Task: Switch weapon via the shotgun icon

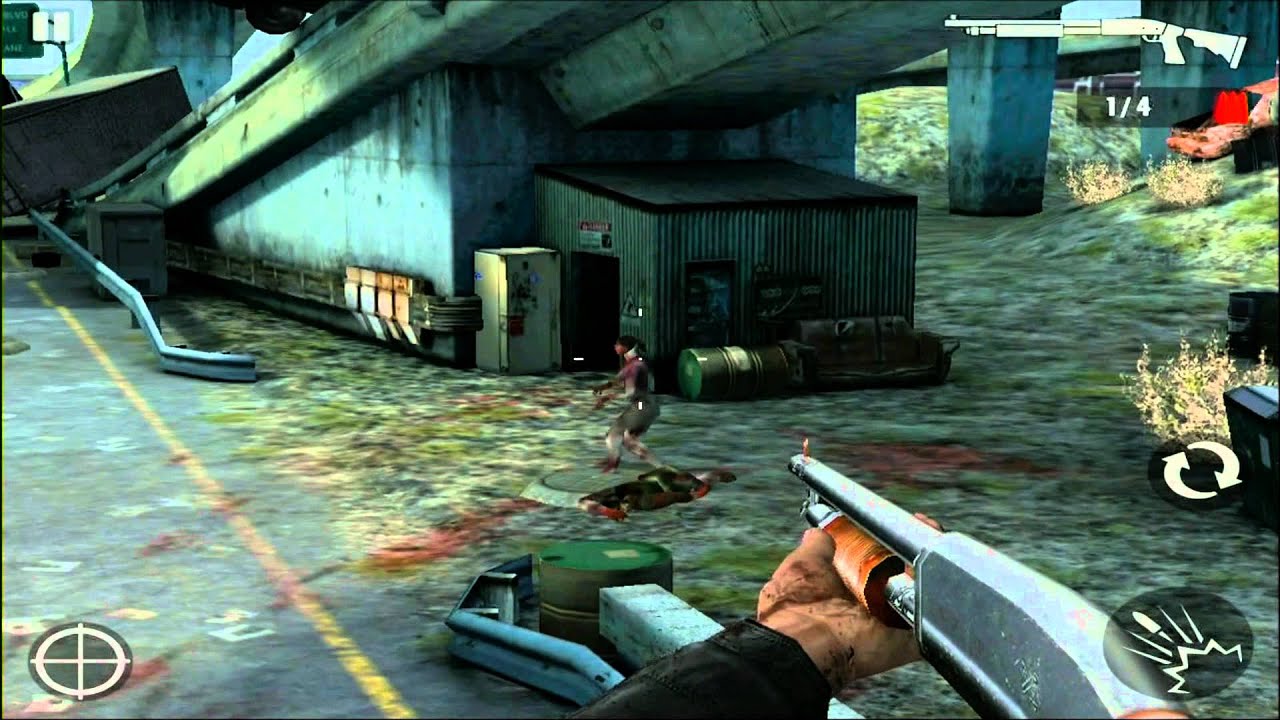Action: [1097, 37]
